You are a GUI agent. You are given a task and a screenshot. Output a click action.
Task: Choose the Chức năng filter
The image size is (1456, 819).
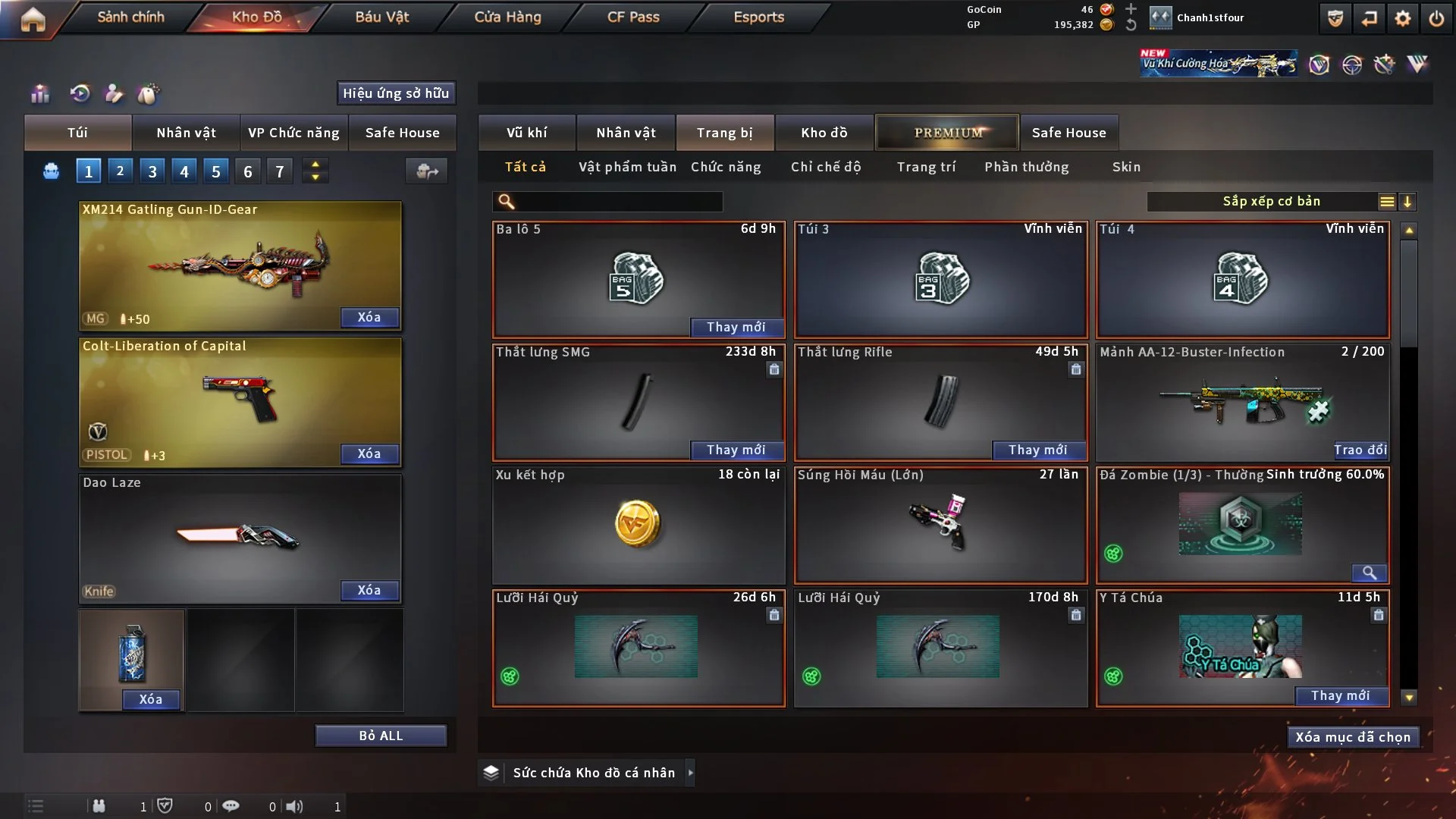726,167
